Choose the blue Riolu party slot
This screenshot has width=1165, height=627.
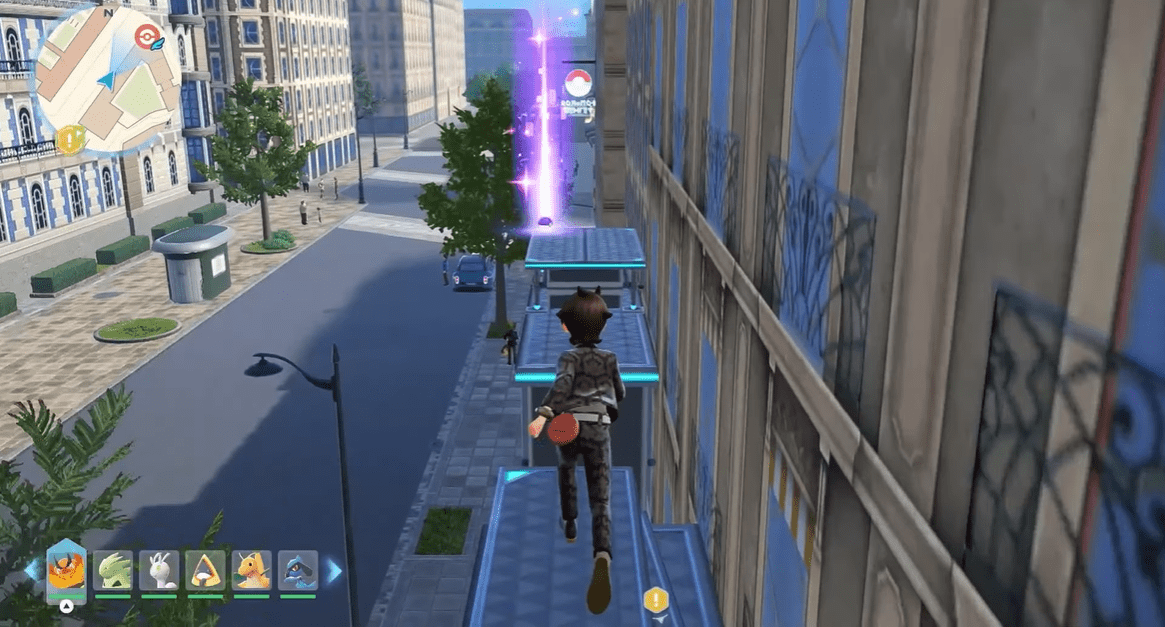pos(298,570)
